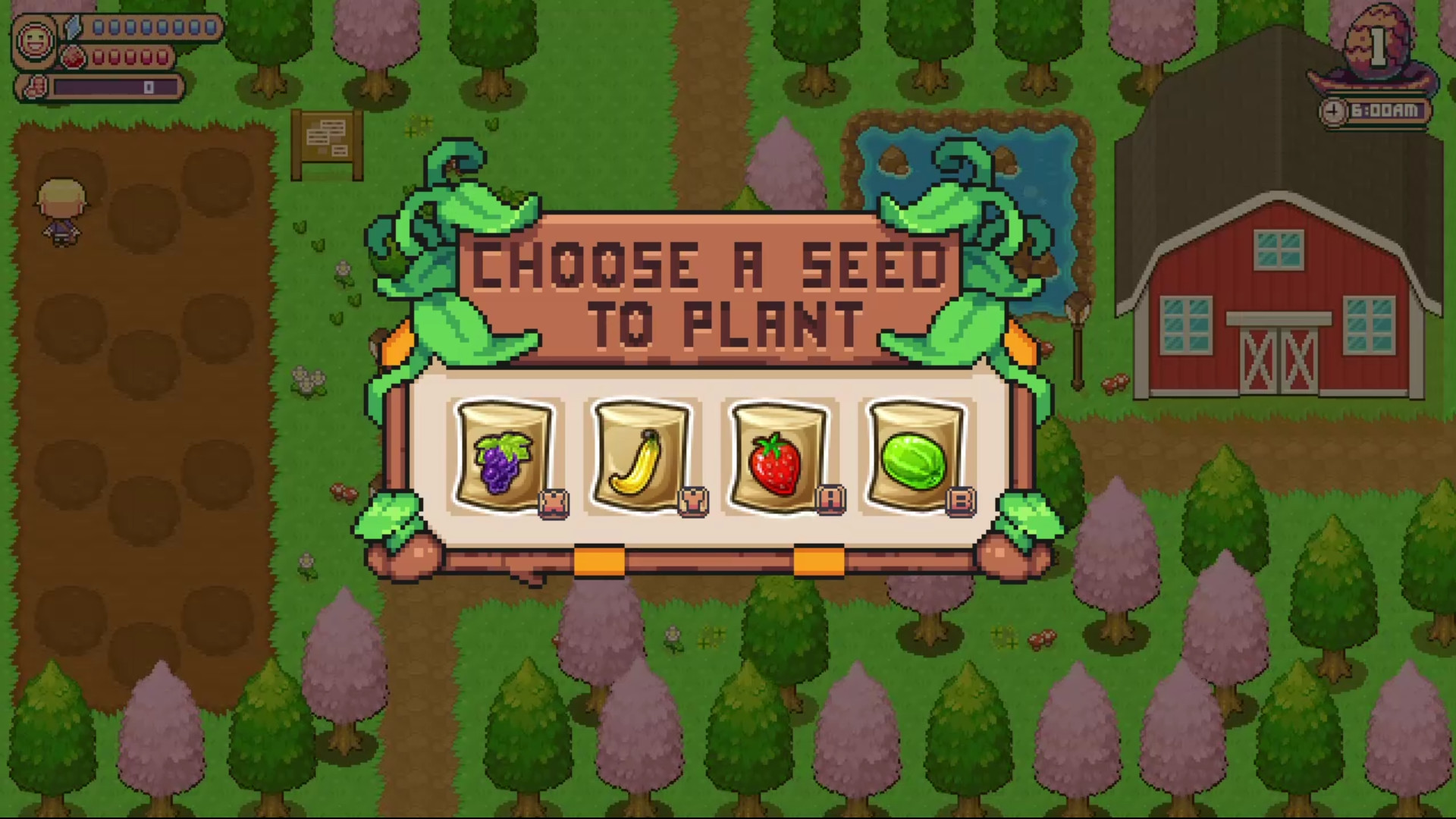Click the left orange tab on the panel
1456x819 pixels.
[599, 559]
